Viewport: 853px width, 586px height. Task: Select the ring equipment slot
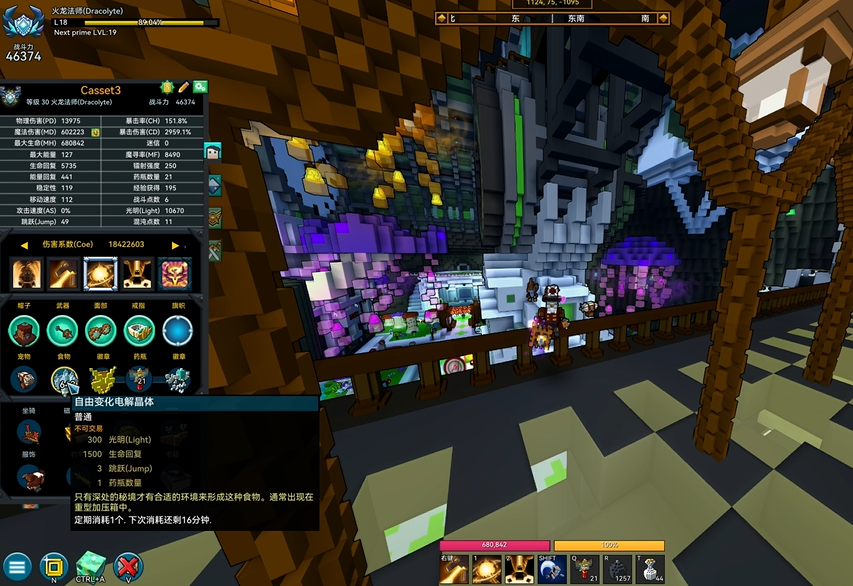(139, 329)
